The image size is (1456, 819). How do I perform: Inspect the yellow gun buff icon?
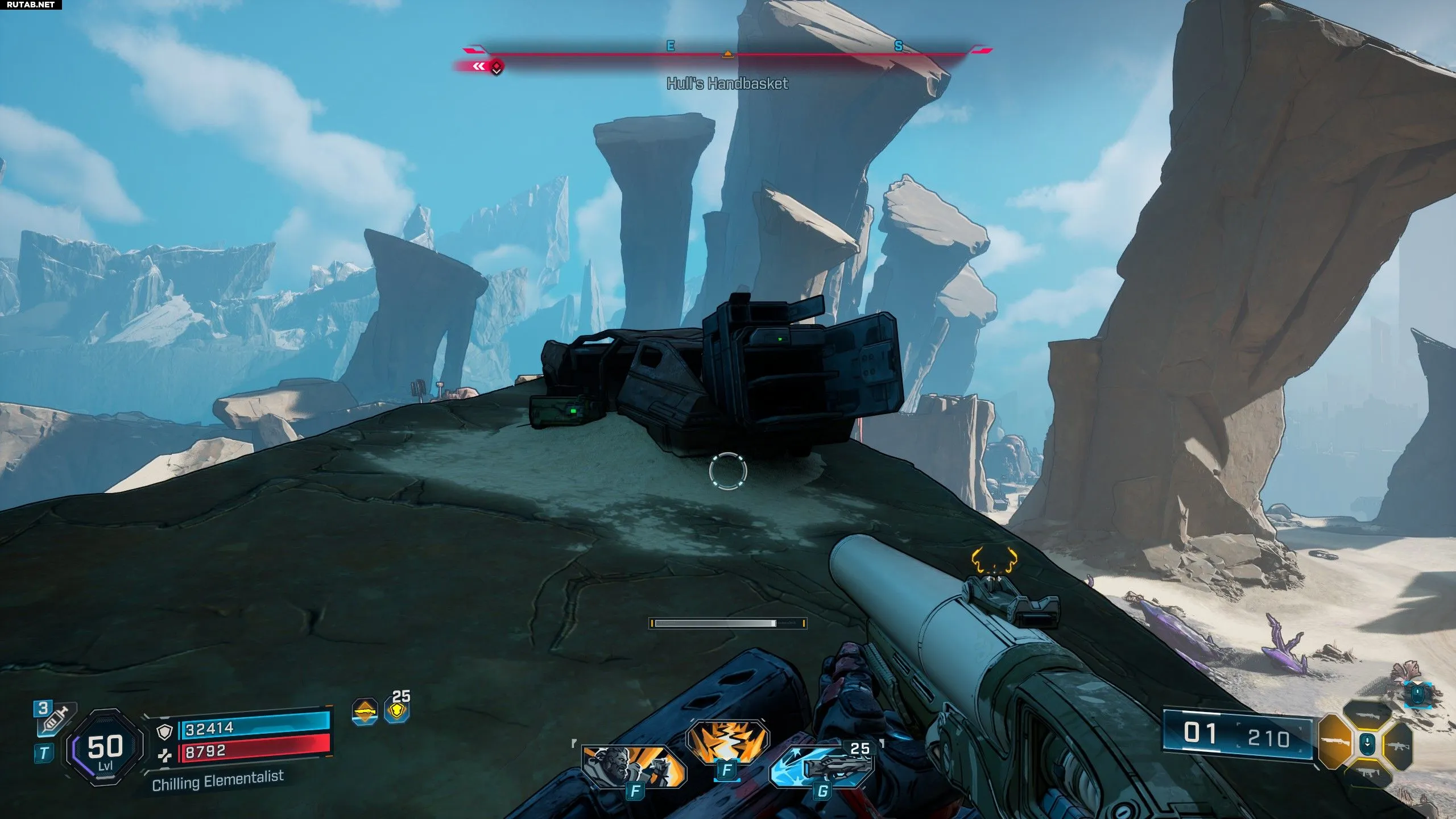pyautogui.click(x=365, y=711)
